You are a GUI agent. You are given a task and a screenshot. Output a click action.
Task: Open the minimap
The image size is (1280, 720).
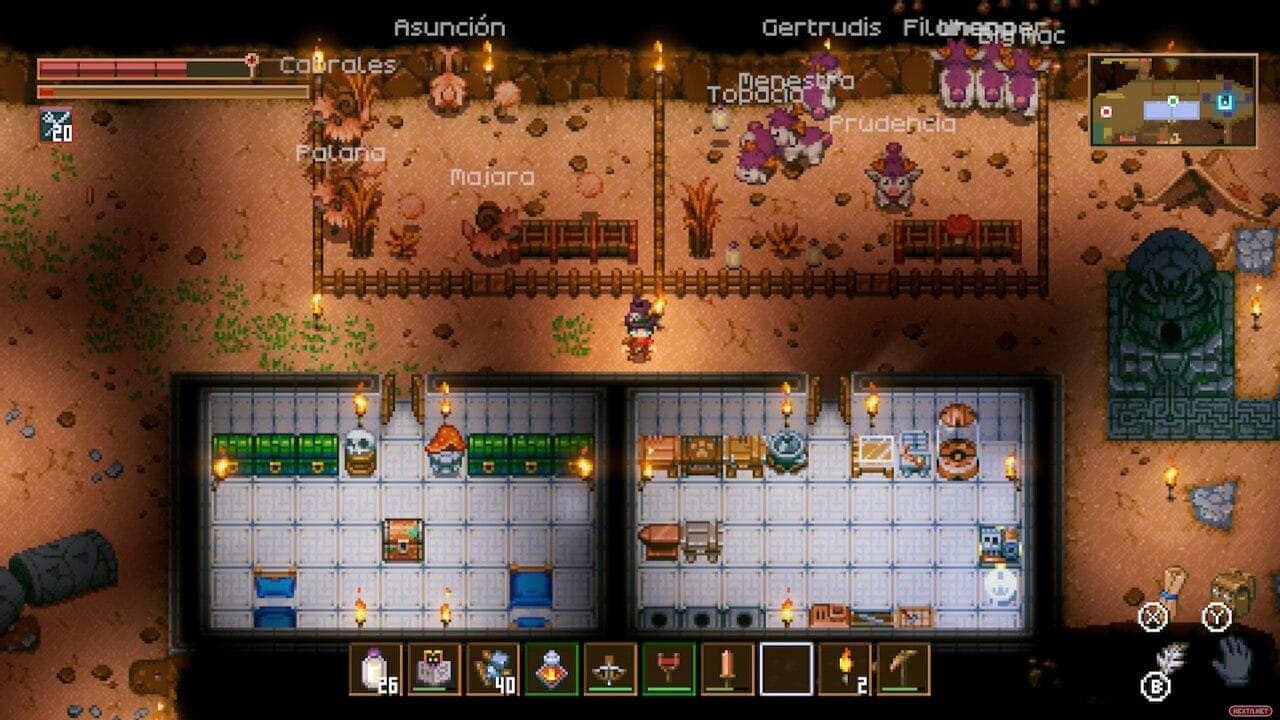tap(1173, 101)
